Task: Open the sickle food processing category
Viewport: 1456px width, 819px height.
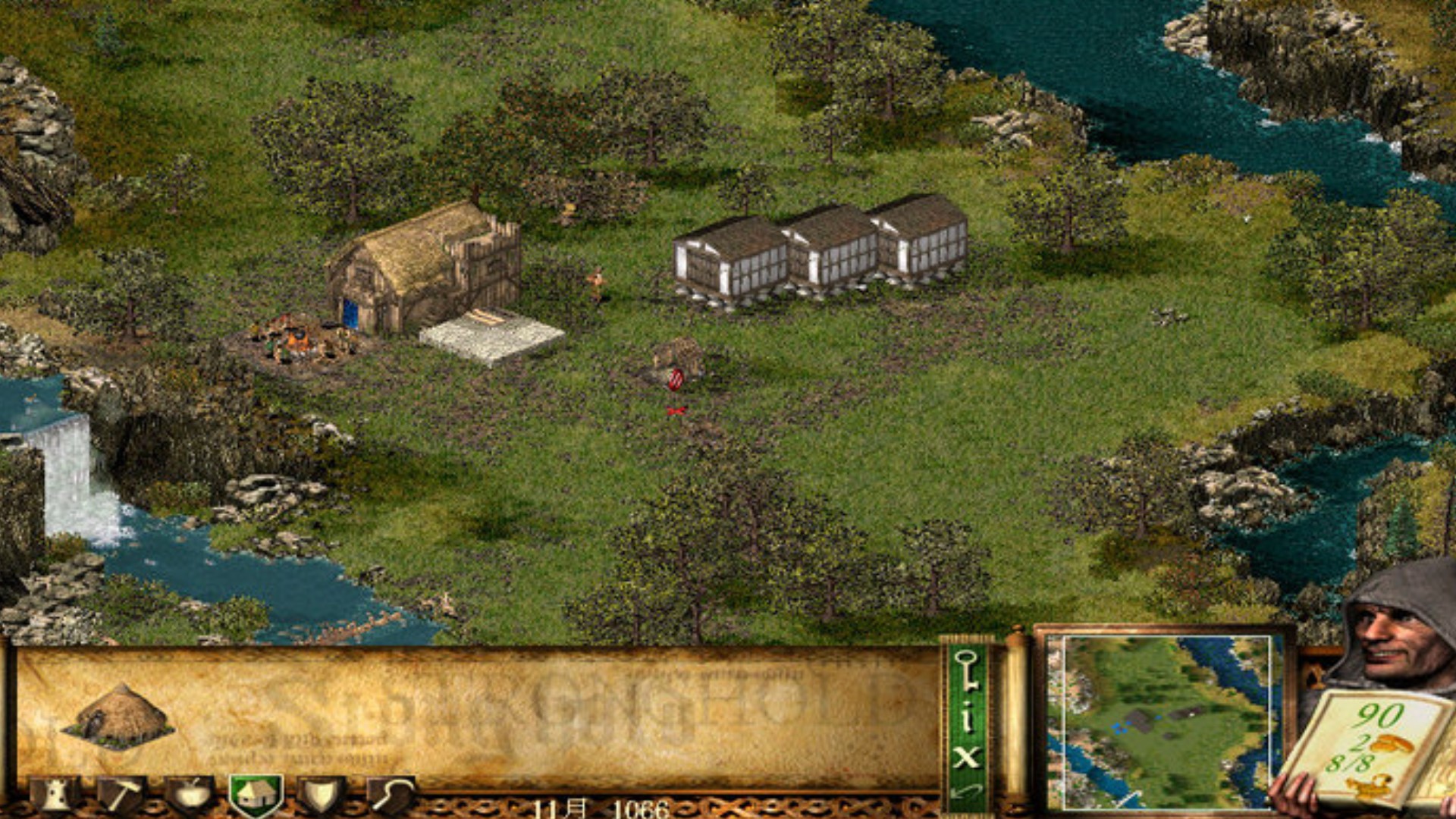Action: click(391, 795)
